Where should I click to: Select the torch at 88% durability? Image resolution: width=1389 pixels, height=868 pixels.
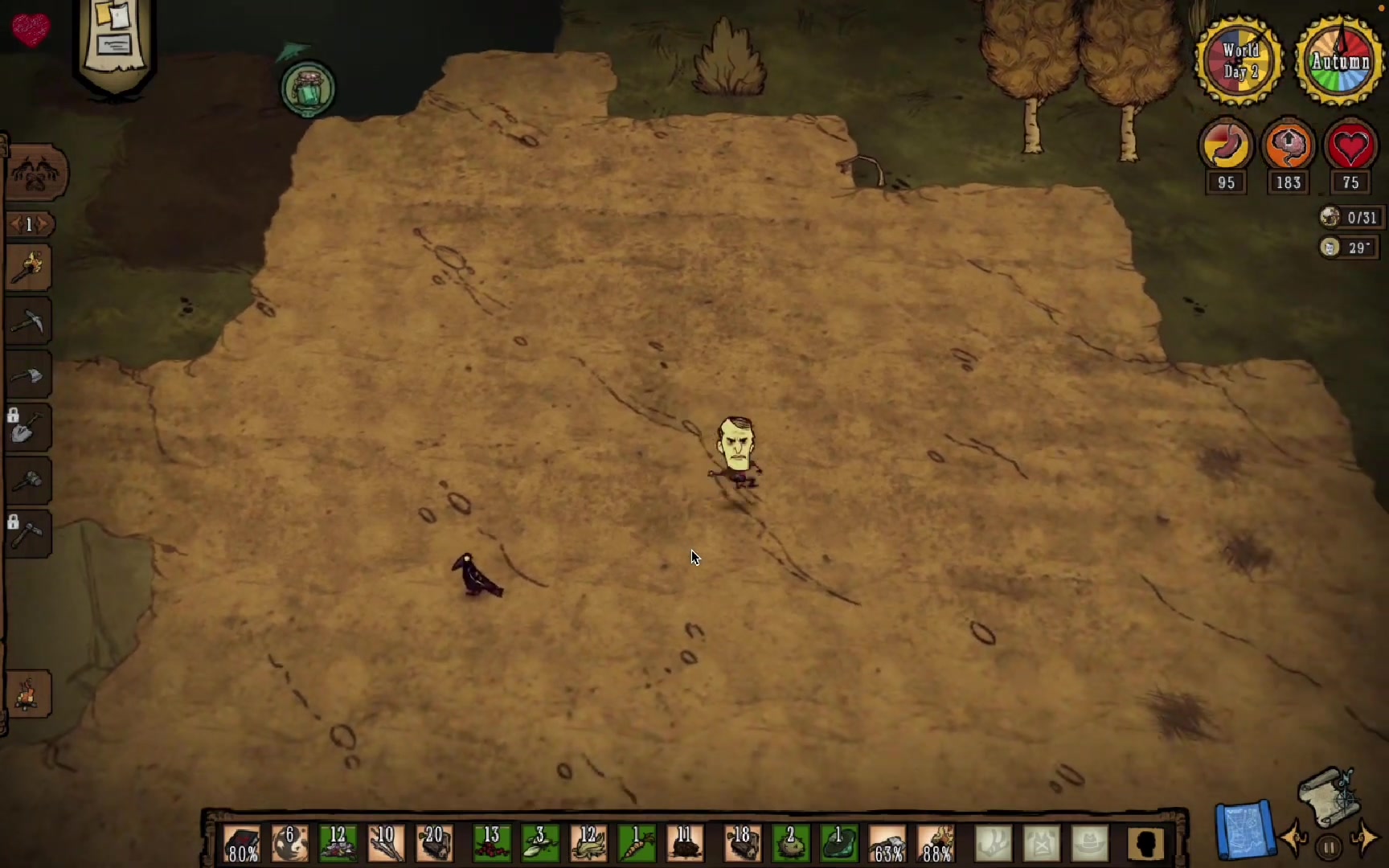tap(936, 844)
